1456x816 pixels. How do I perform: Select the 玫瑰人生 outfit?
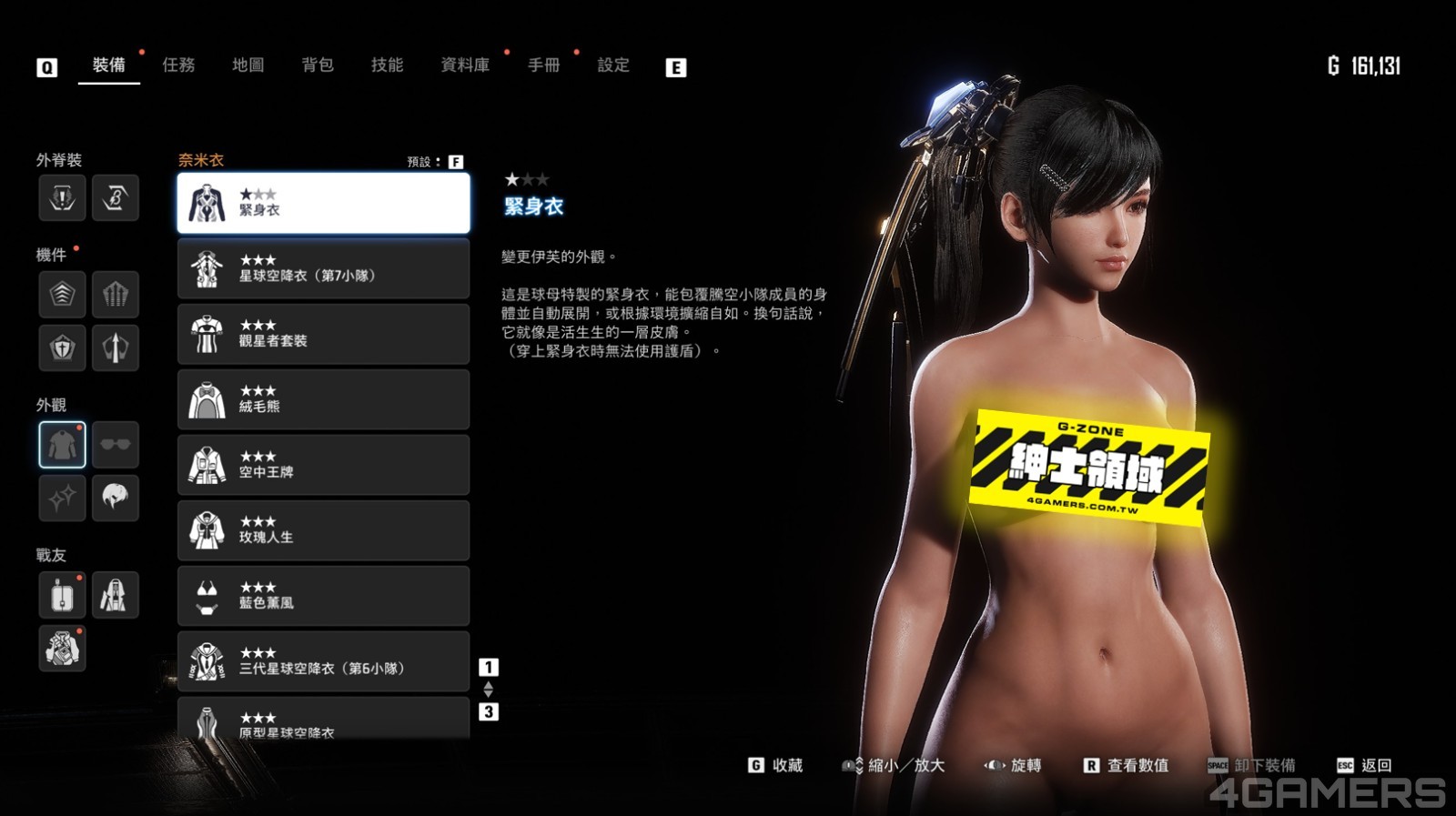tap(323, 530)
